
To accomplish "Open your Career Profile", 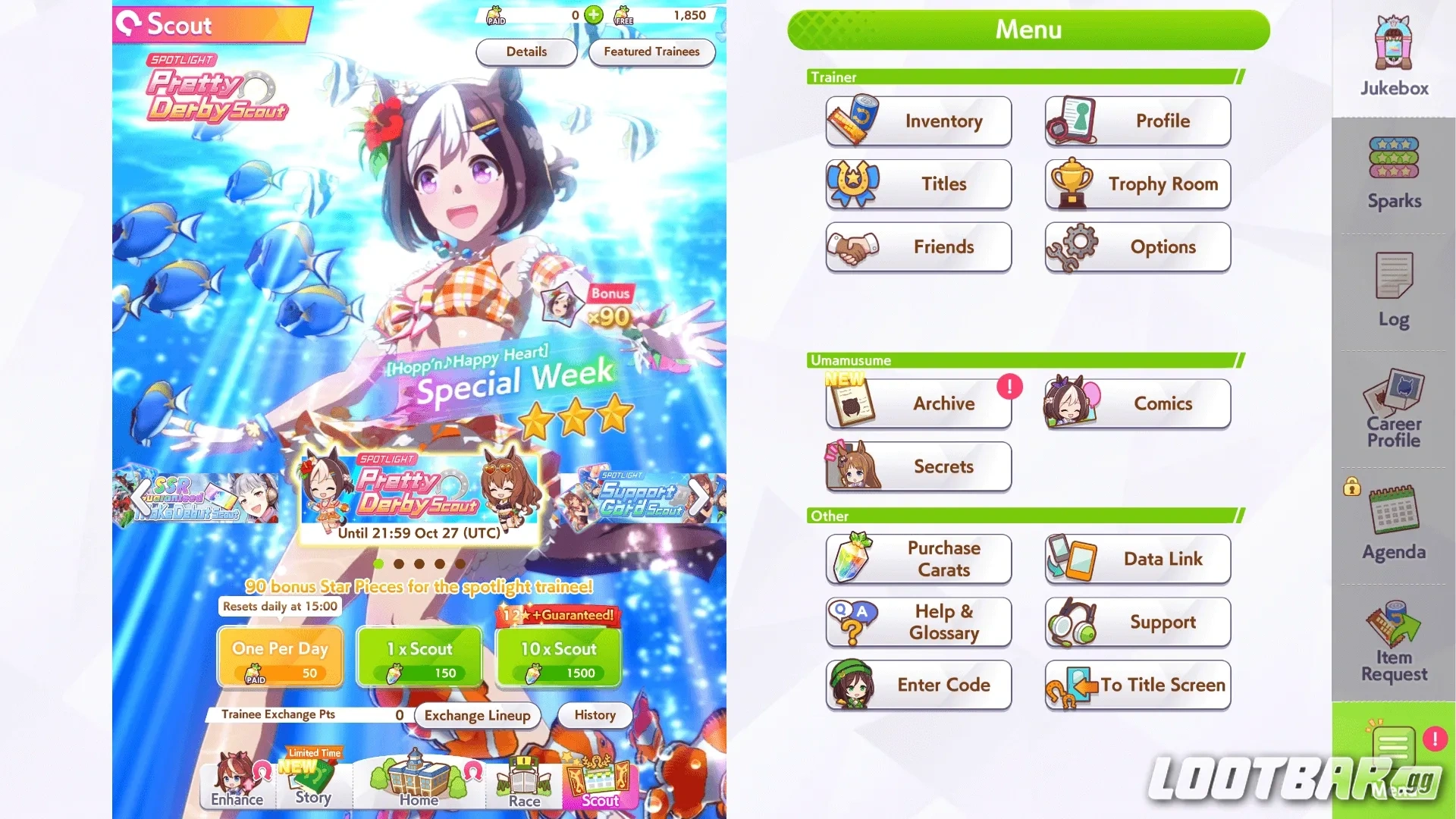I will point(1392,409).
